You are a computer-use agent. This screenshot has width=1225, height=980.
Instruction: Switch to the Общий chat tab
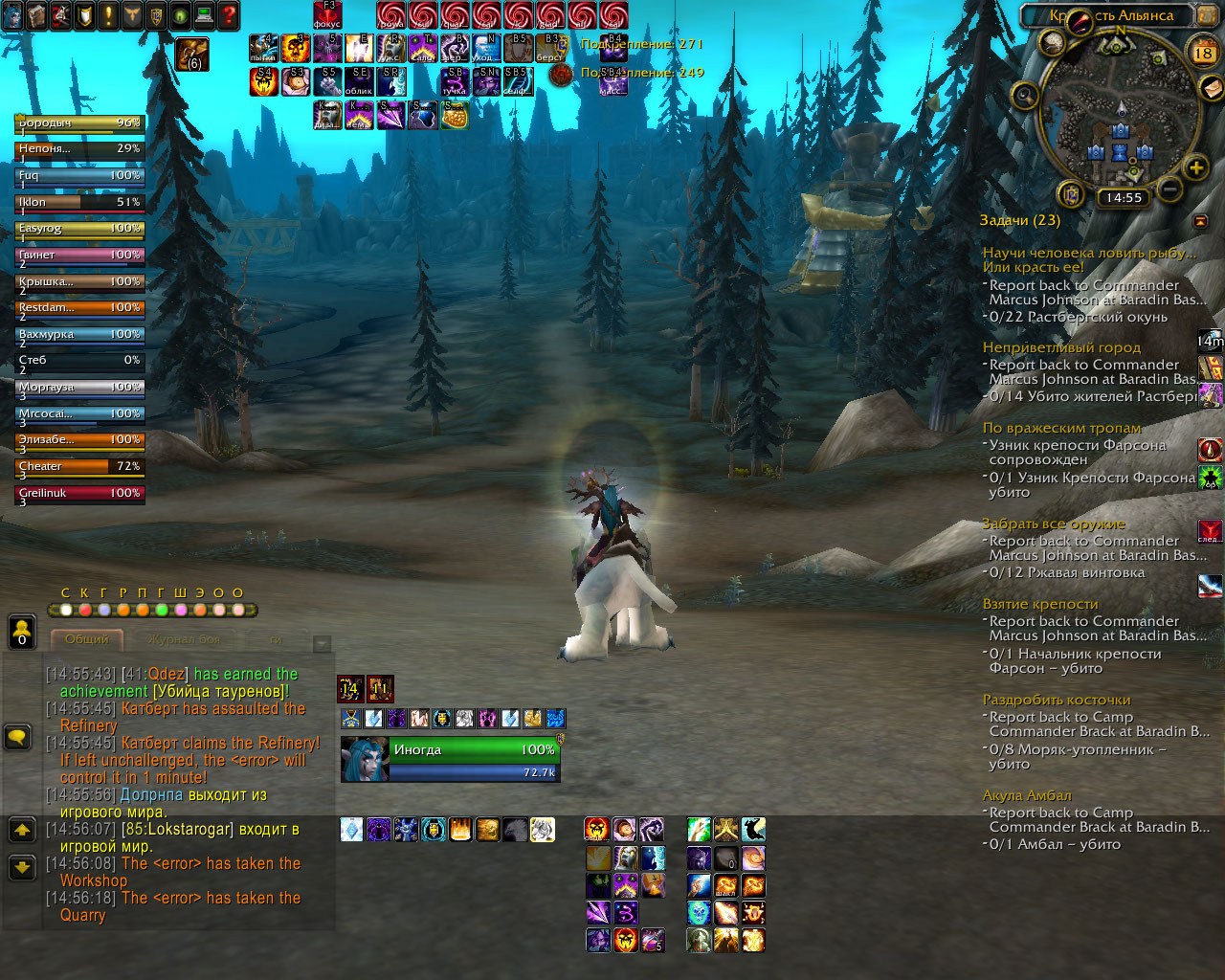pos(87,639)
